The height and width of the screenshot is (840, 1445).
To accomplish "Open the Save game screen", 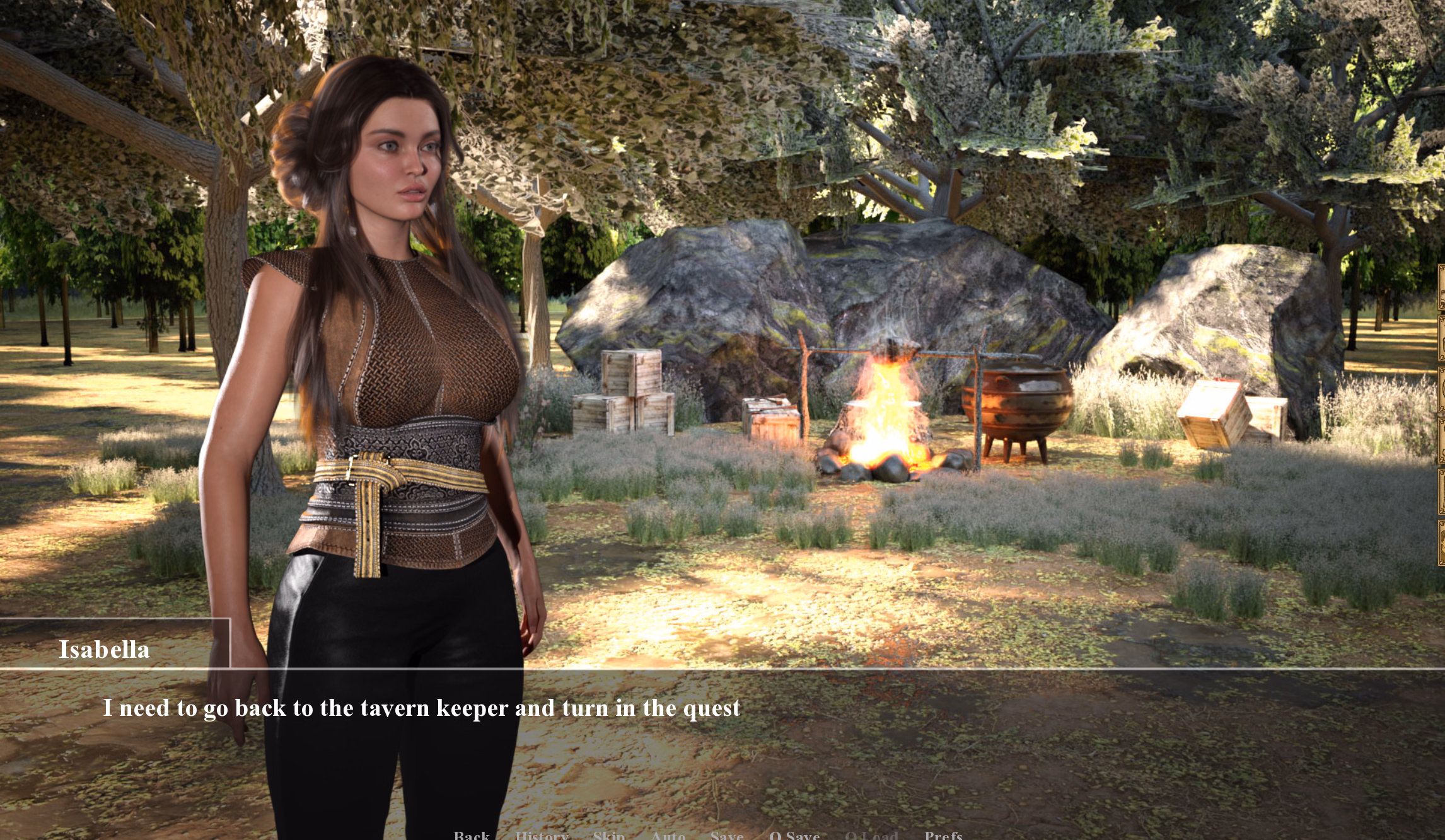I will (x=727, y=835).
